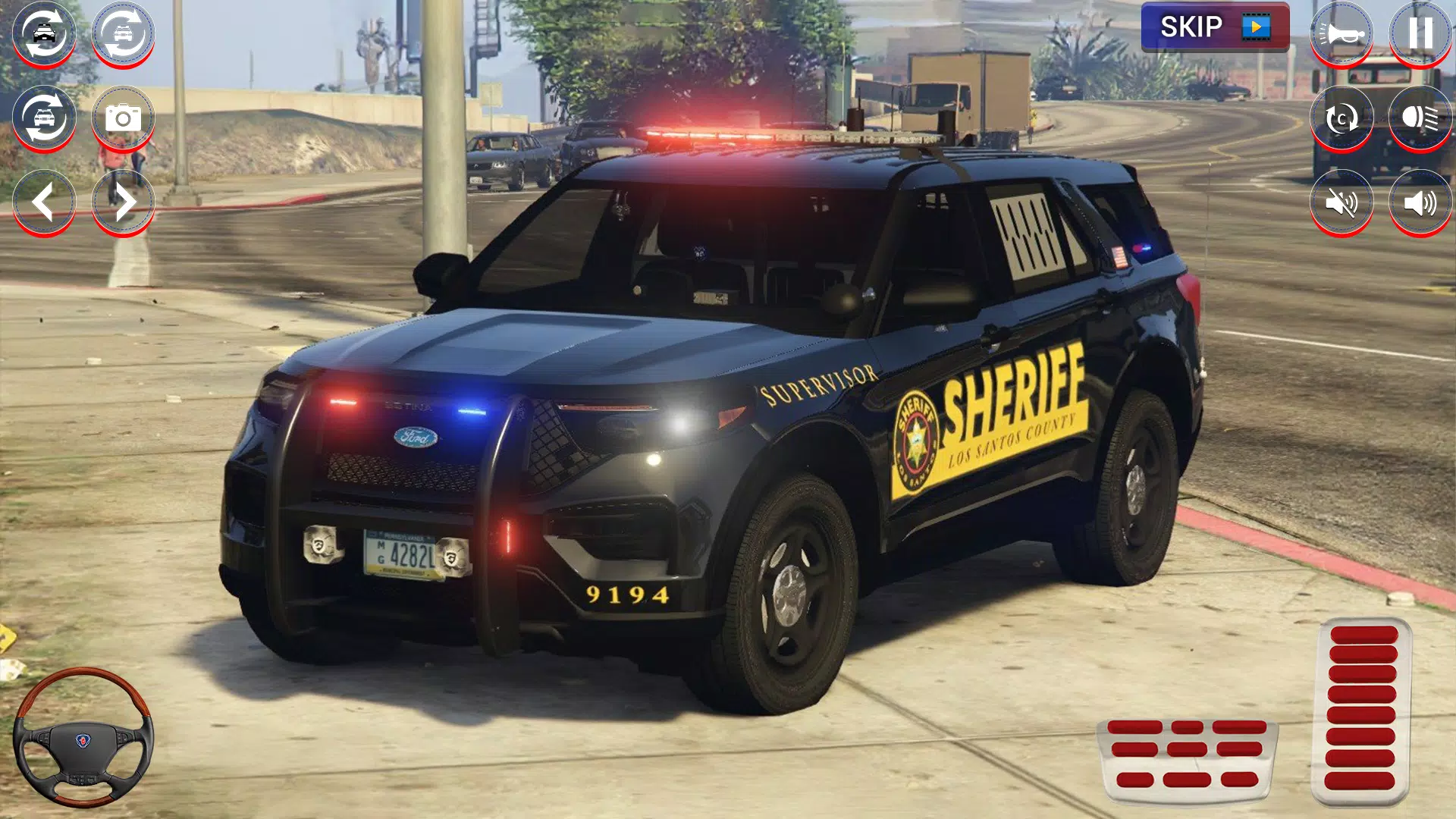Steer left by tapping the previous arrow
The image size is (1456, 819).
point(43,201)
